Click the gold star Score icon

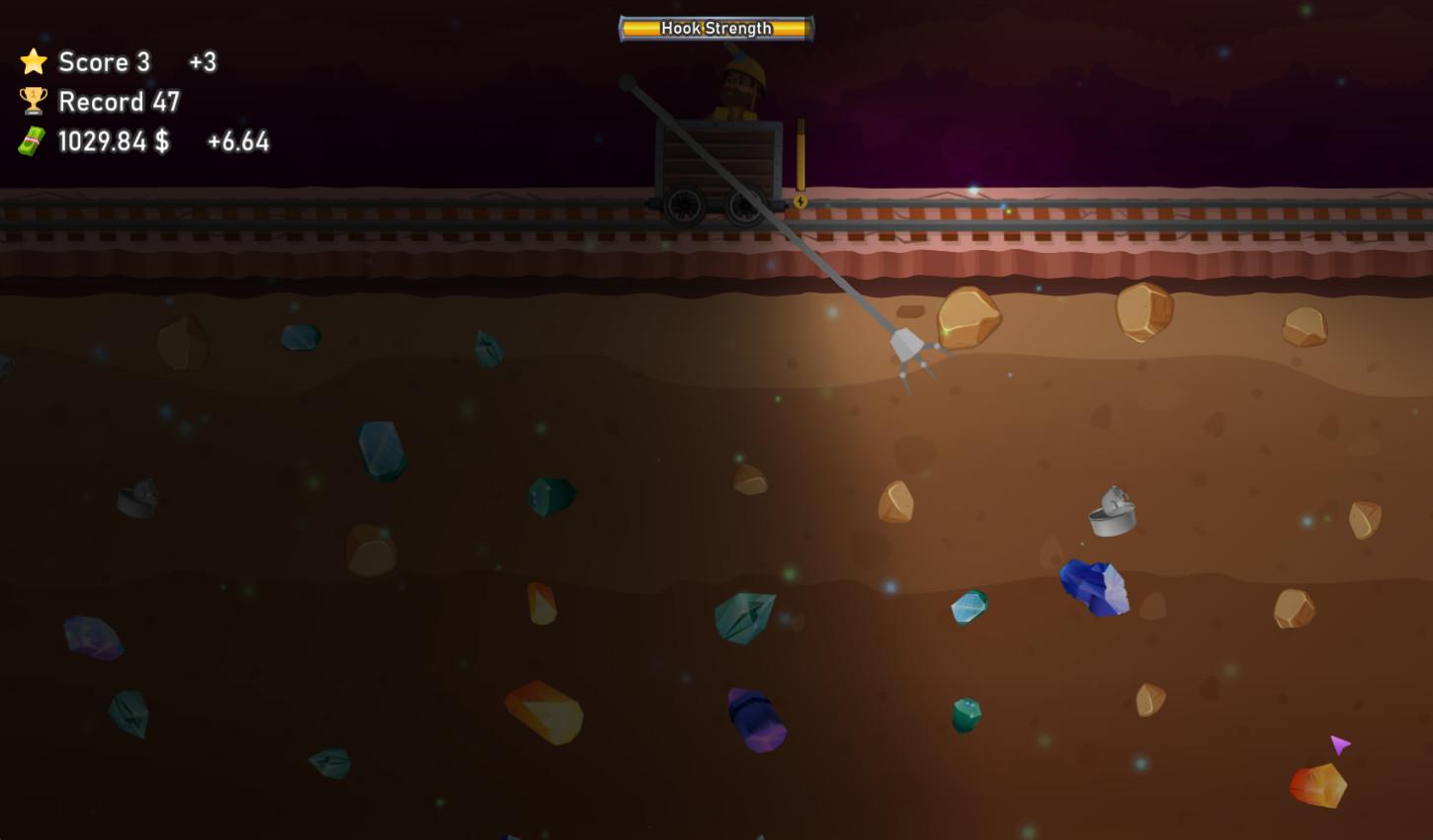pos(33,61)
